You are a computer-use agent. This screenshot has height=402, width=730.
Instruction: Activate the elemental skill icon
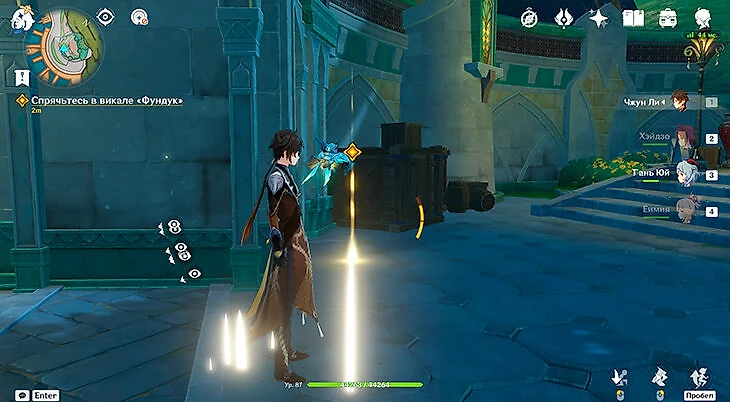coord(619,376)
